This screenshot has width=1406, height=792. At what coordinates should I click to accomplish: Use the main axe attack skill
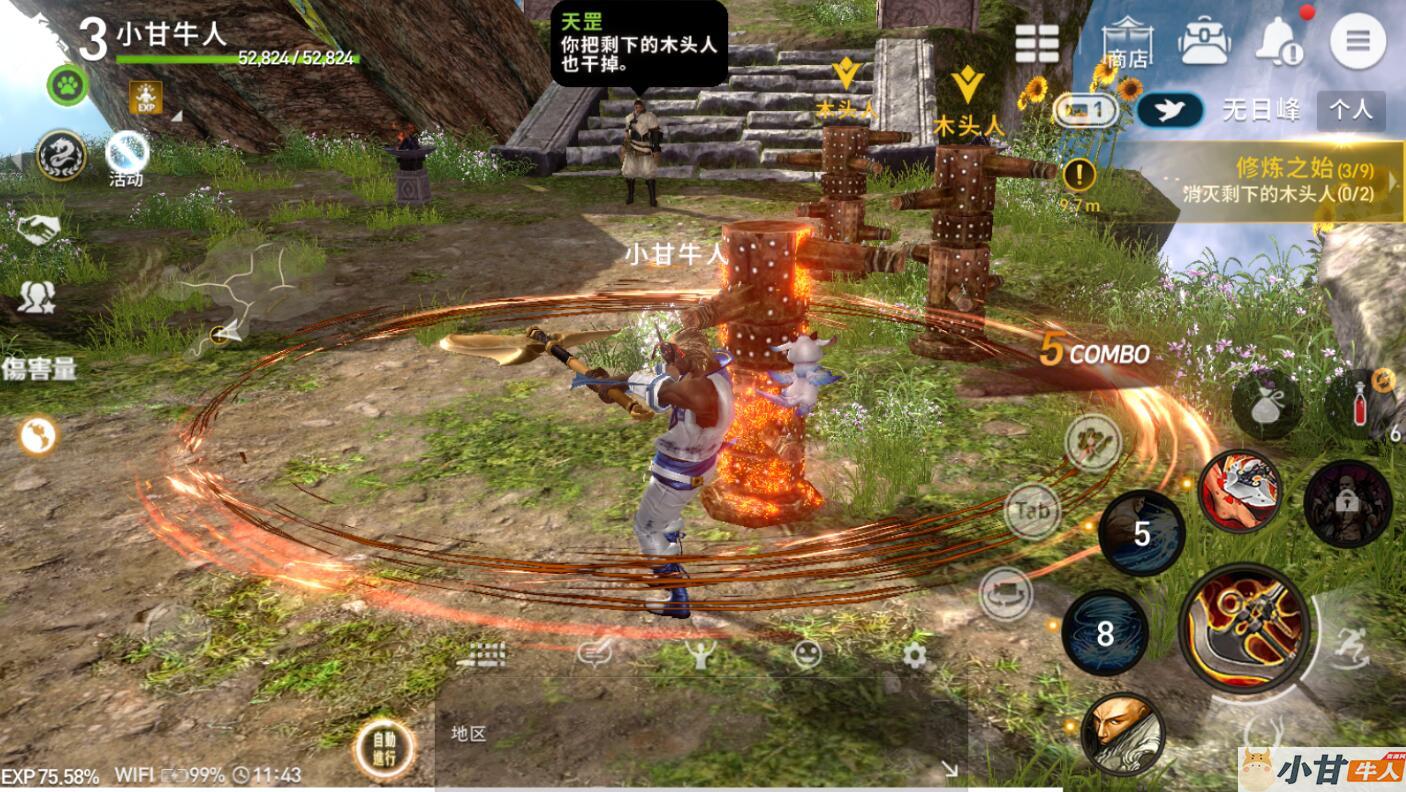1243,627
